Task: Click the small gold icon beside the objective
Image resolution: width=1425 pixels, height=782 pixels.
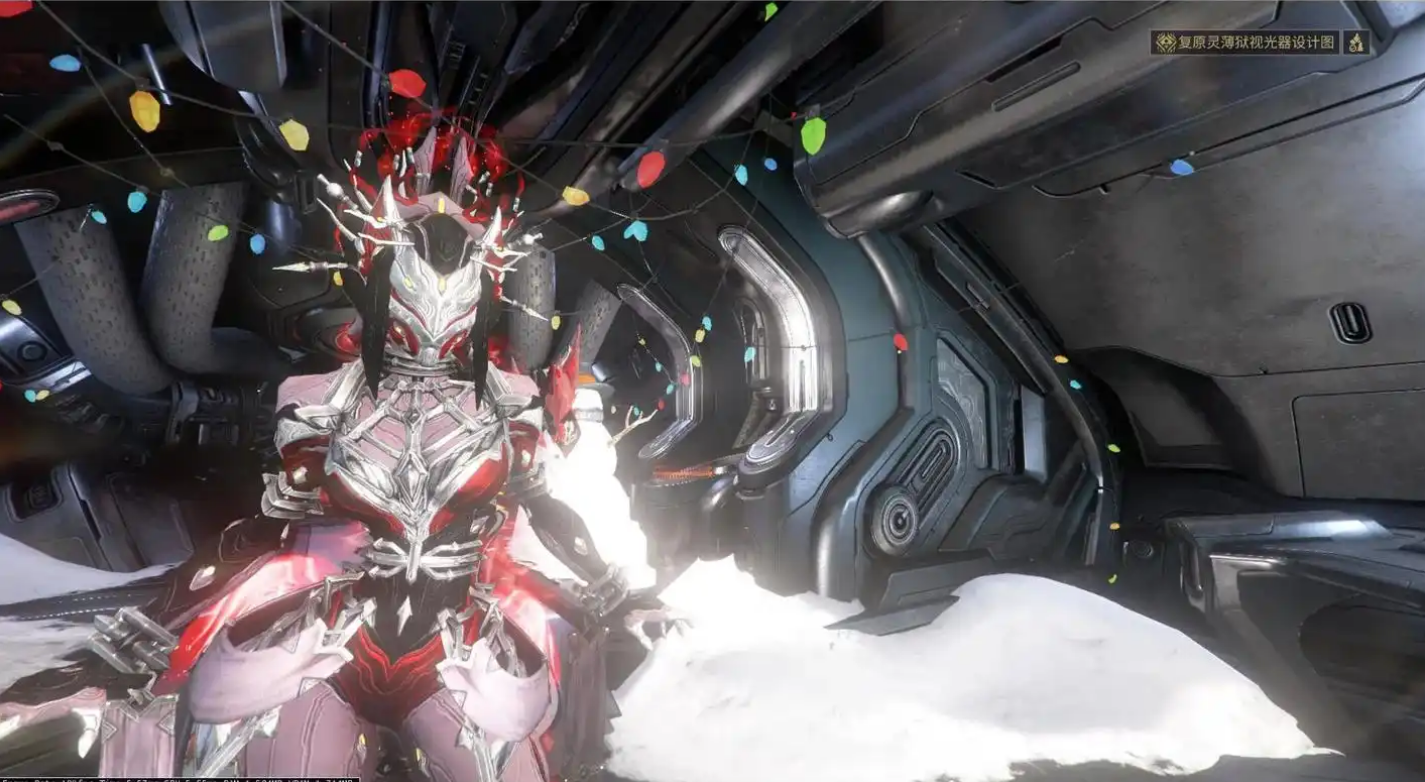Action: pos(1357,42)
